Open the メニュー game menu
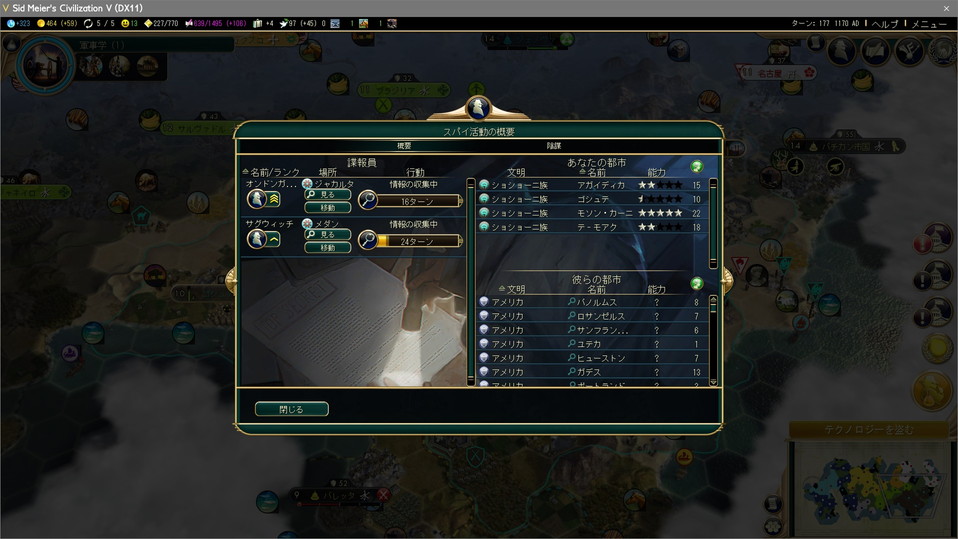958x539 pixels. click(x=929, y=23)
